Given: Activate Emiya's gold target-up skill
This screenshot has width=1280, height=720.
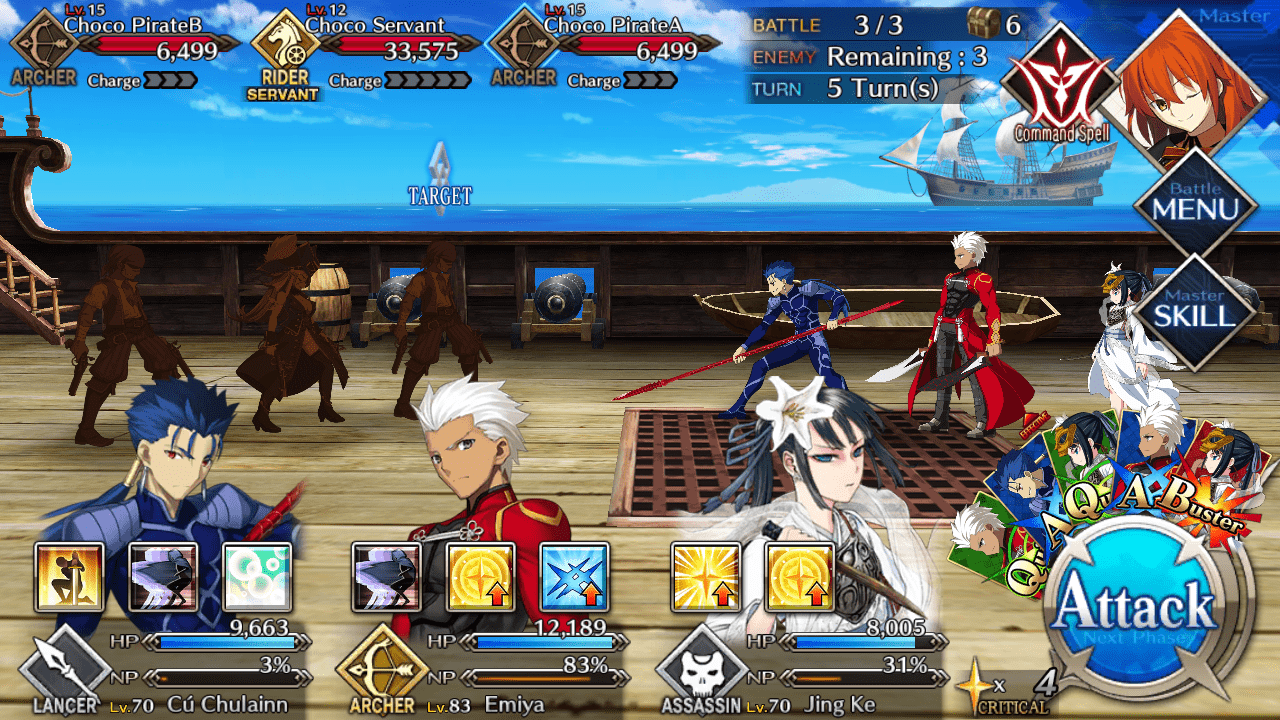Looking at the screenshot, I should pyautogui.click(x=481, y=577).
